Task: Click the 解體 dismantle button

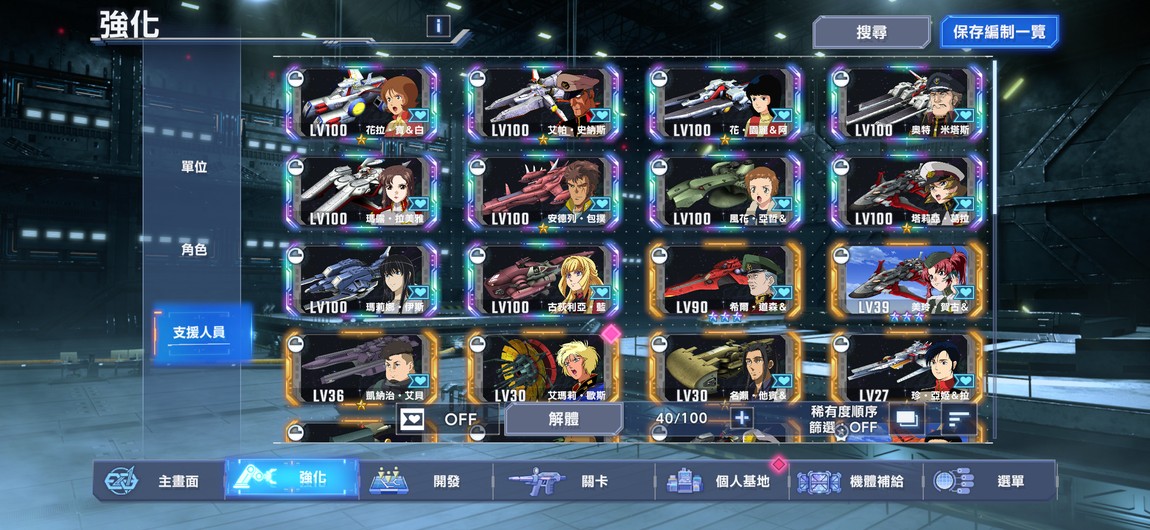Action: tap(563, 419)
